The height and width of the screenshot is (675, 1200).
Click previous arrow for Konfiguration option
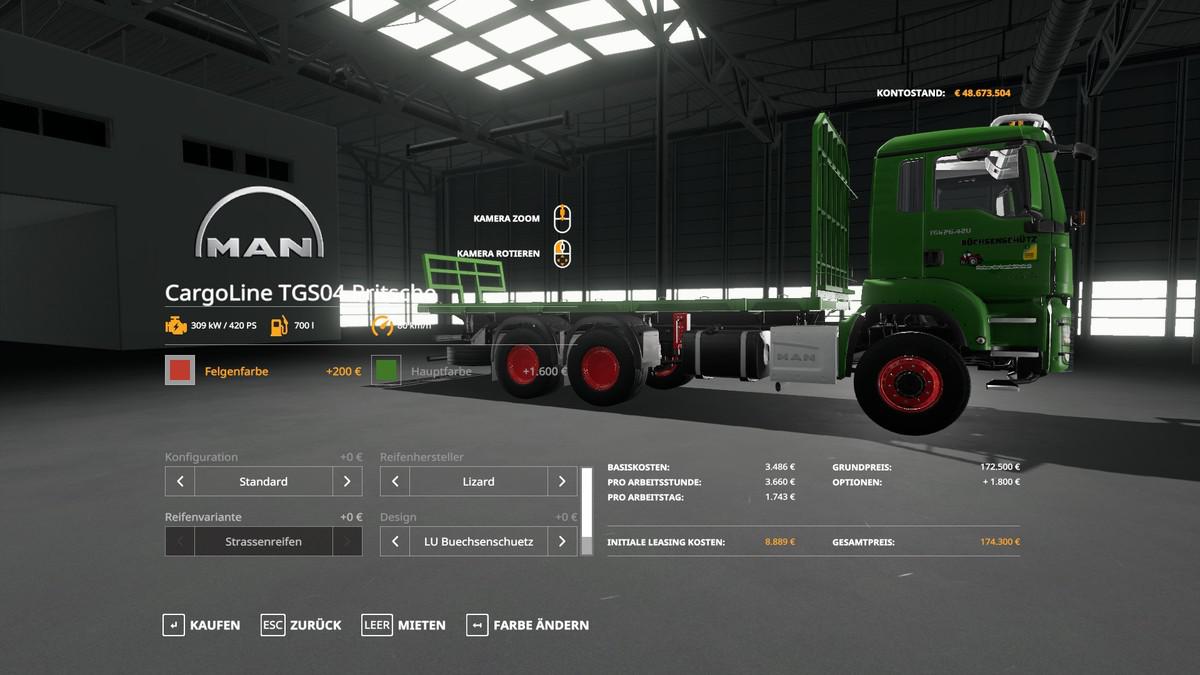(x=180, y=481)
